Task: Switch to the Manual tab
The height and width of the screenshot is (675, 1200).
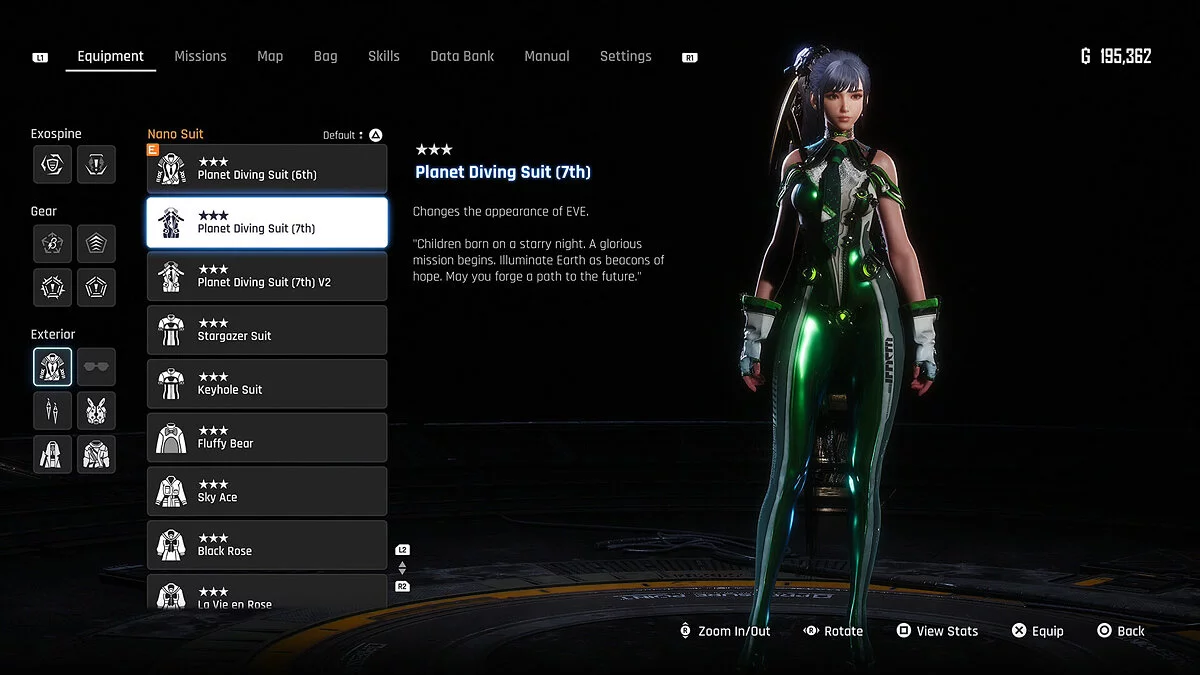Action: coord(547,56)
